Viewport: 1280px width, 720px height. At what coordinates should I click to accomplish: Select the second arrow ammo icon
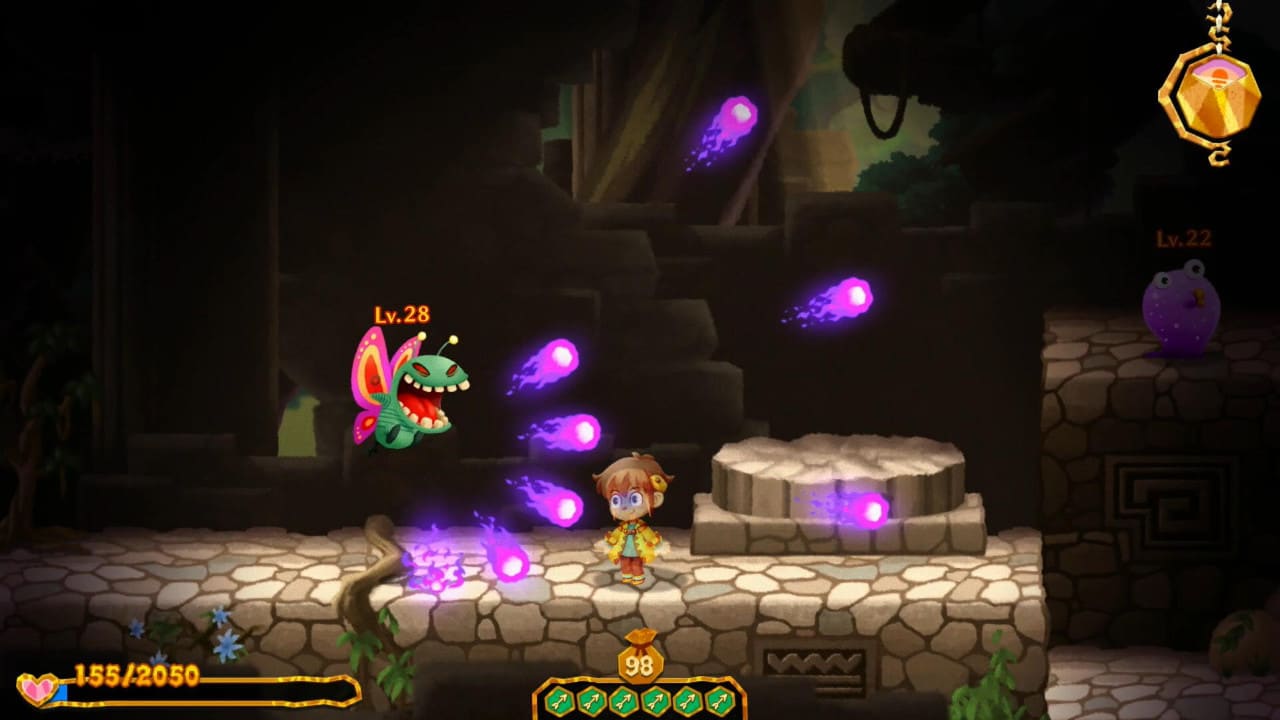pyautogui.click(x=591, y=700)
